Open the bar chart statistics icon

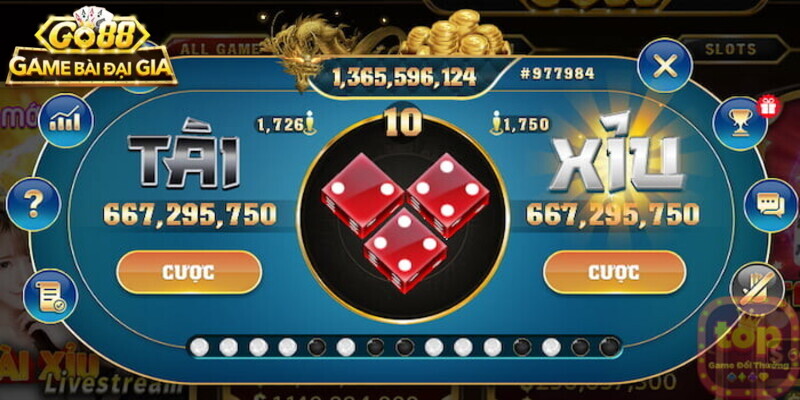point(65,120)
